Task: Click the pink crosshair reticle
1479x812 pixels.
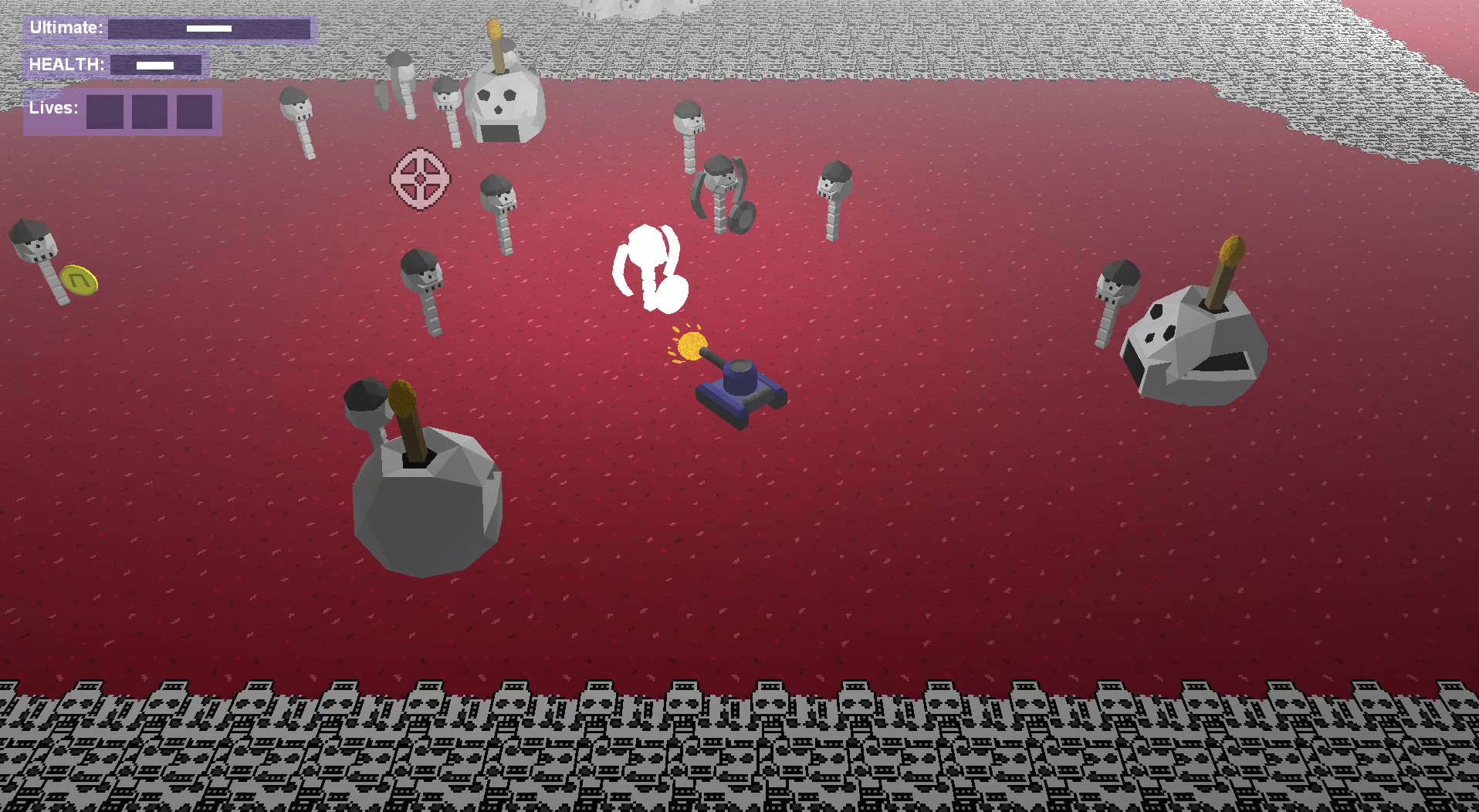Action: 421,178
